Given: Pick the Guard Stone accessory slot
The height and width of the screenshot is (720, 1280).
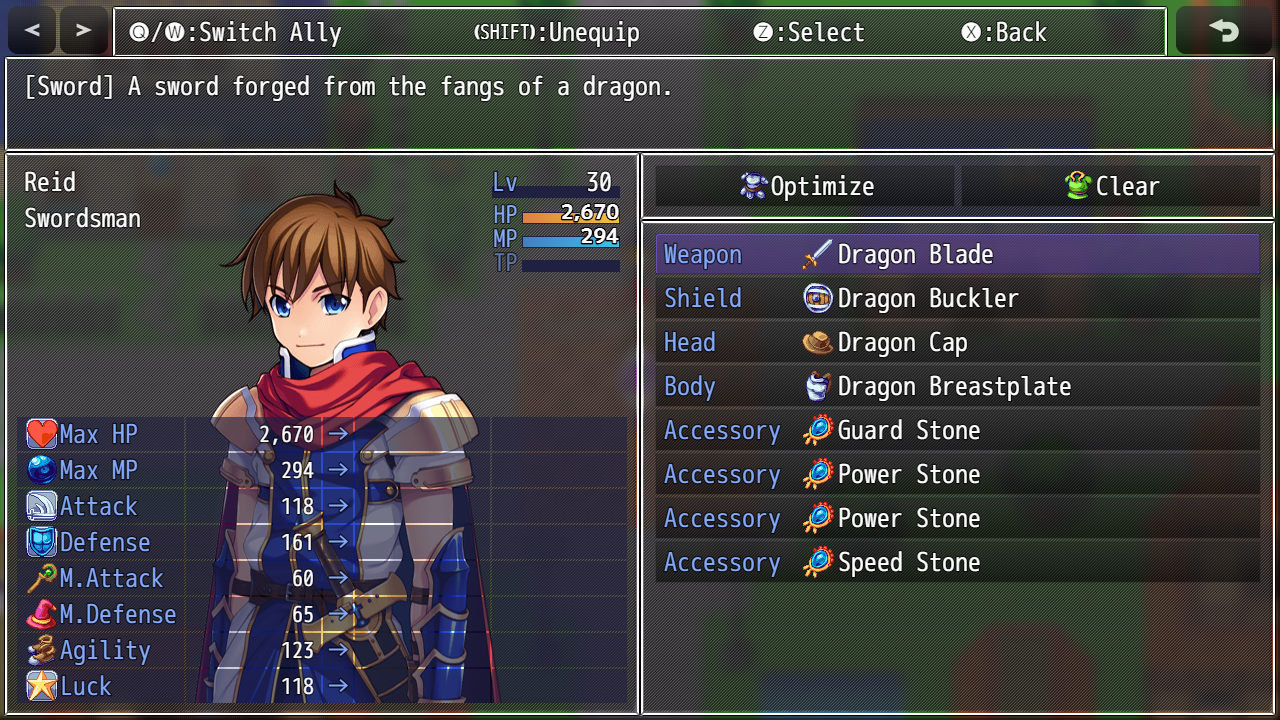Looking at the screenshot, I should coord(957,431).
